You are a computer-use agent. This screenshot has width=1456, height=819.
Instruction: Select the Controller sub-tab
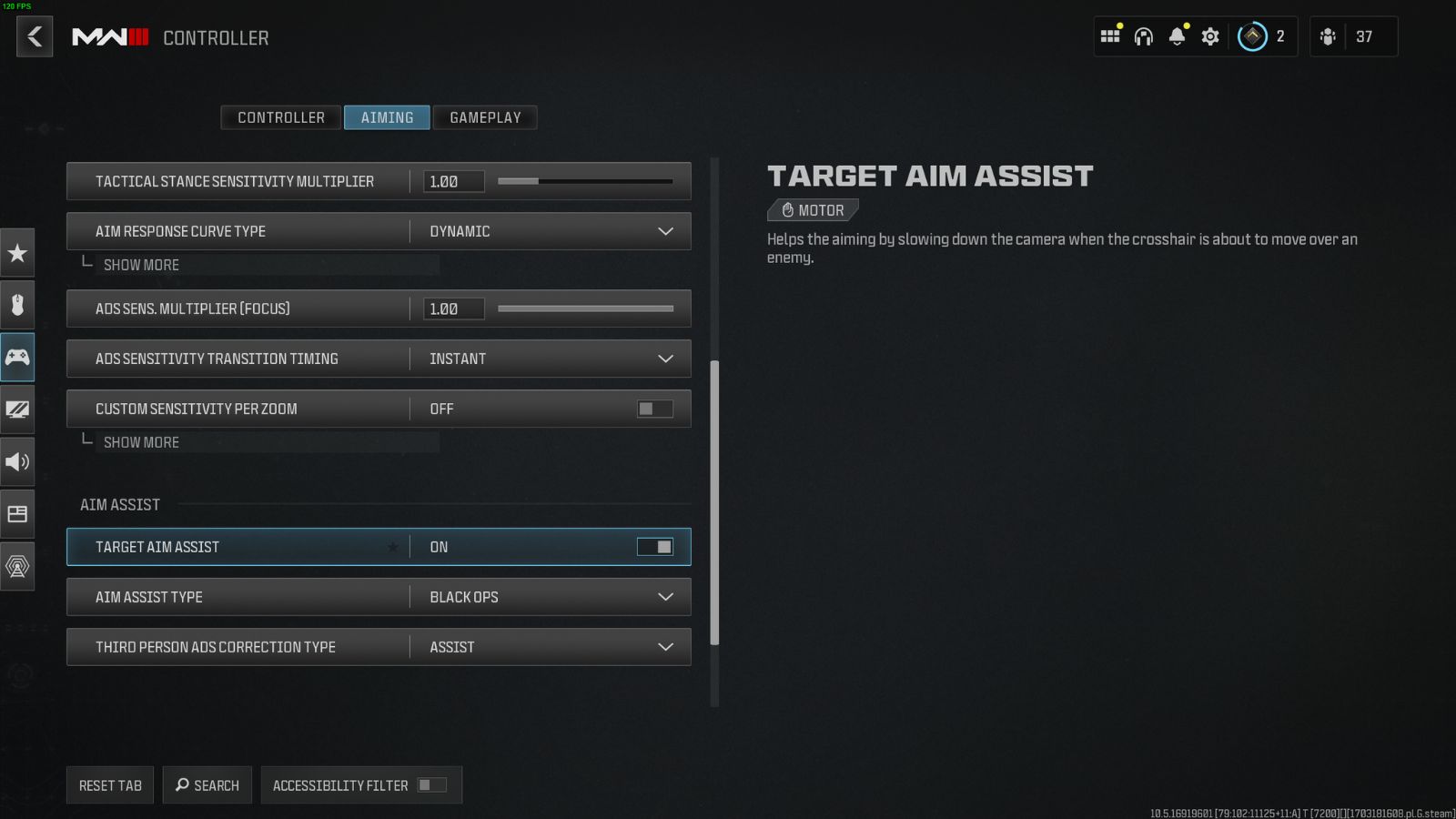[280, 117]
